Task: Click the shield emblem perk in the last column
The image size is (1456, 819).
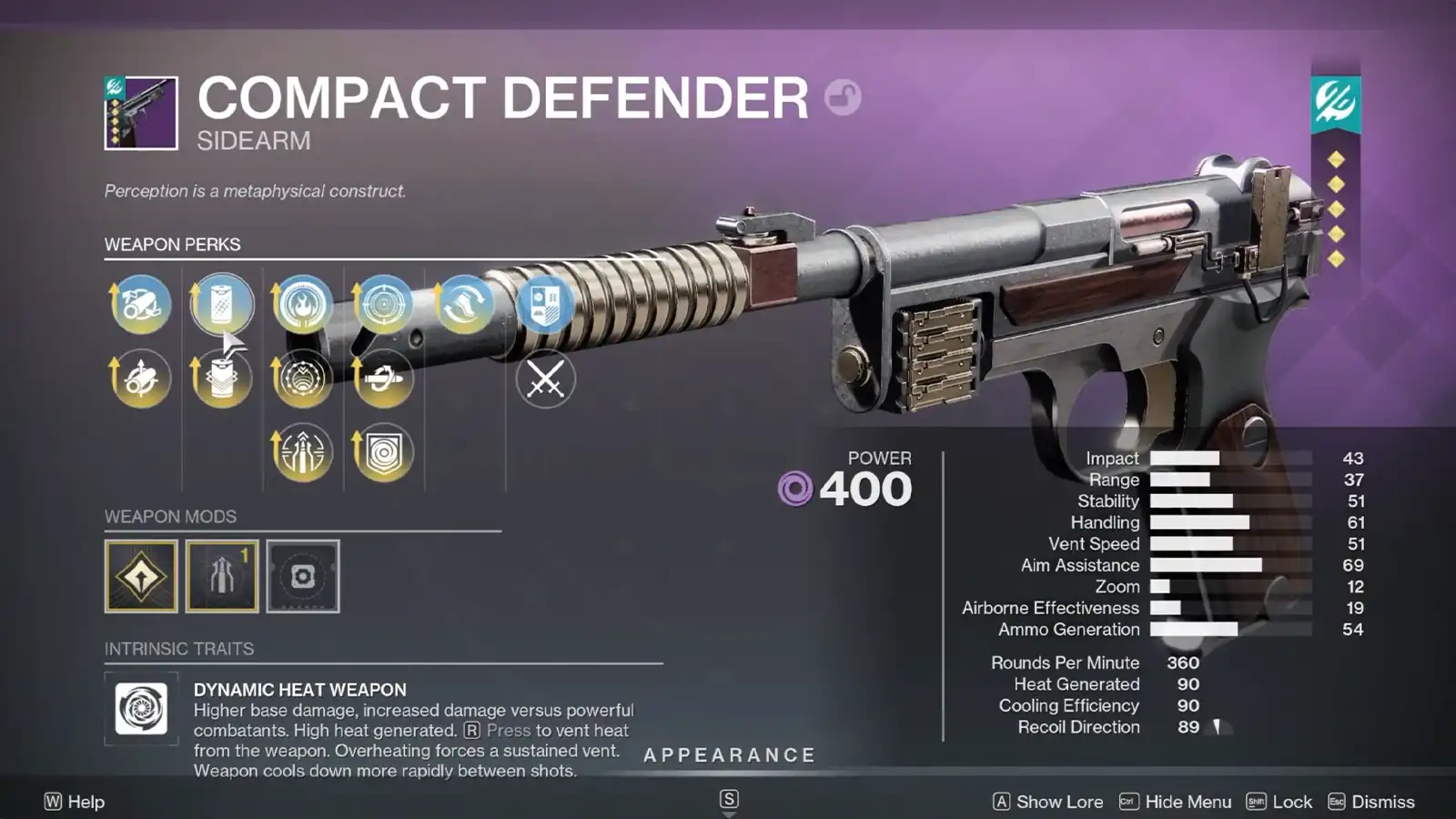Action: tap(544, 306)
